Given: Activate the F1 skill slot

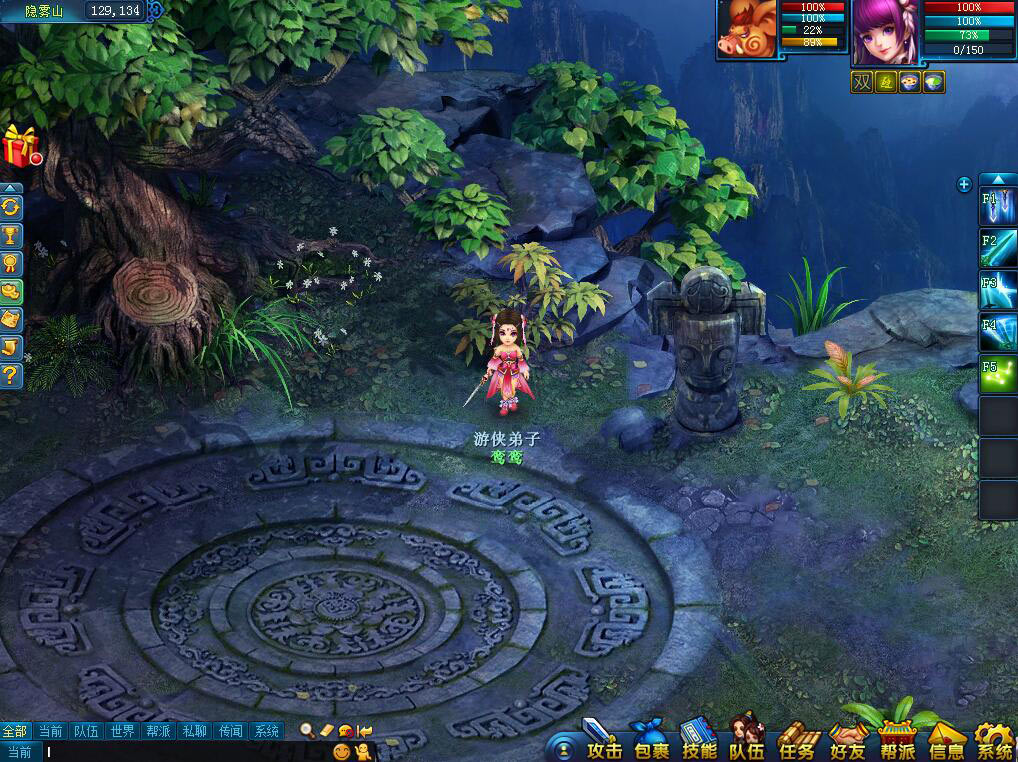Looking at the screenshot, I should tap(998, 207).
